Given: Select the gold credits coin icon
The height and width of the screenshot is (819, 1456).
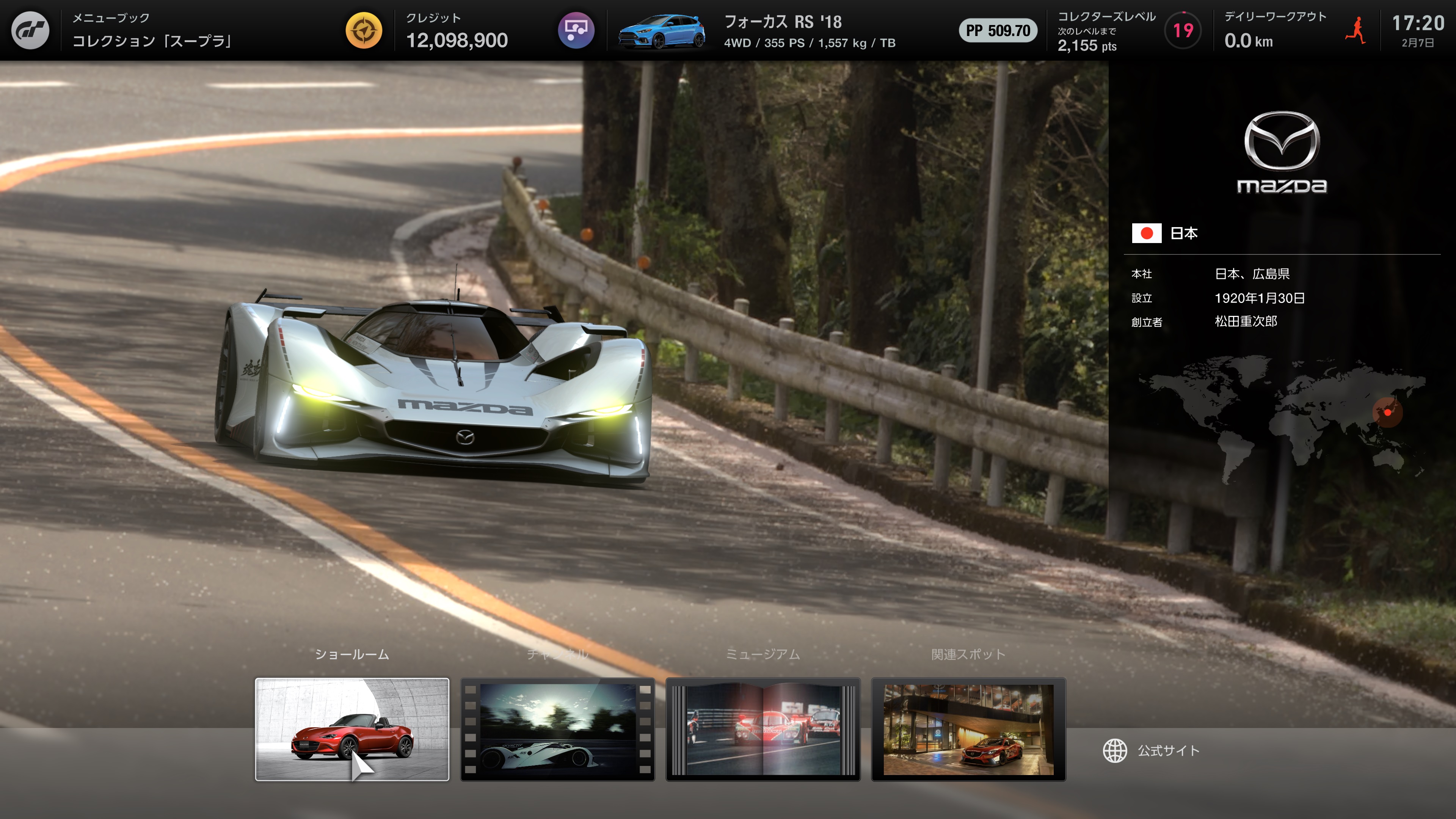Looking at the screenshot, I should (x=364, y=30).
